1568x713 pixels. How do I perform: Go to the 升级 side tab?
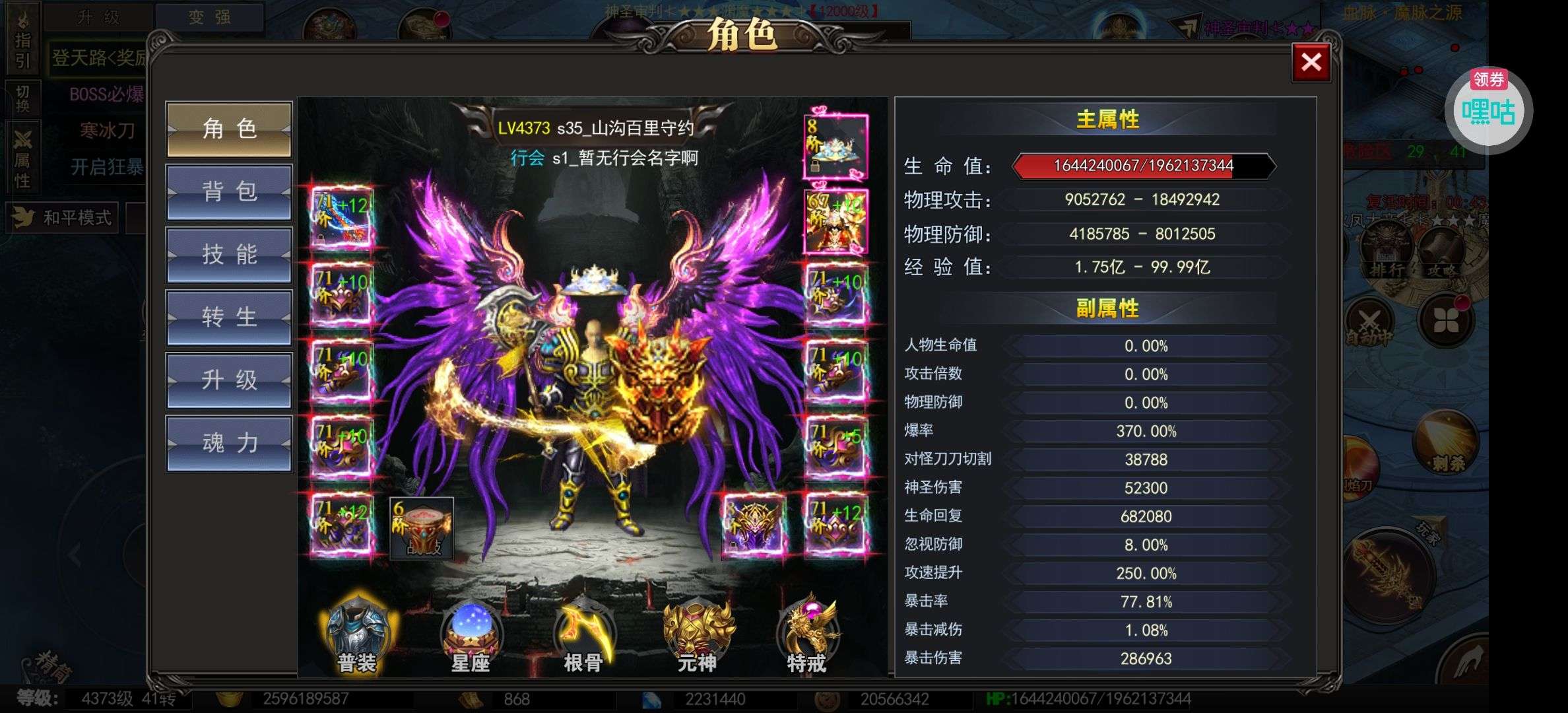[x=229, y=380]
